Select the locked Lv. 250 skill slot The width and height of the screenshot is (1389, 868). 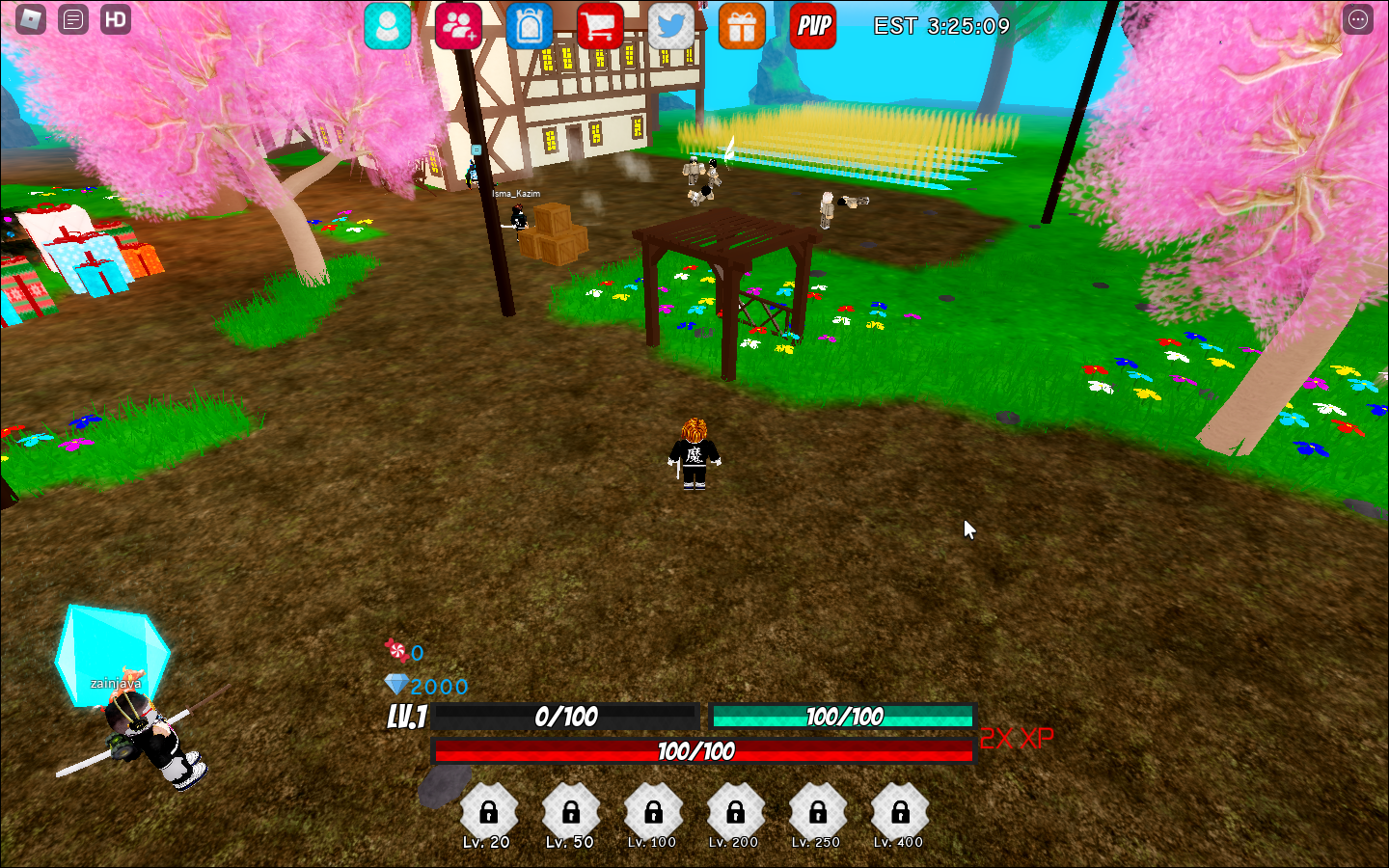pyautogui.click(x=818, y=813)
